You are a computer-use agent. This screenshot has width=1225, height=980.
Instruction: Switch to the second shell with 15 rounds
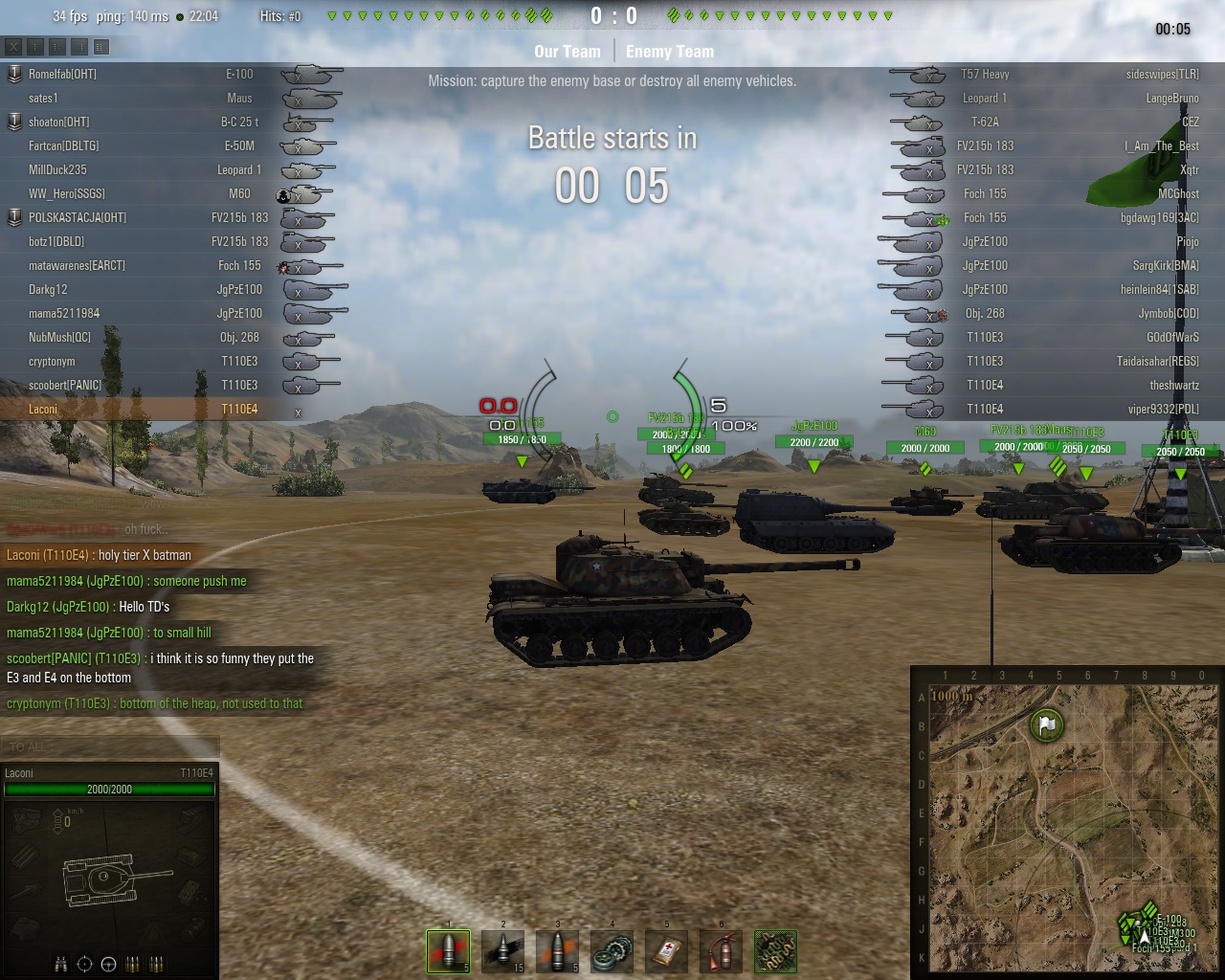click(503, 951)
